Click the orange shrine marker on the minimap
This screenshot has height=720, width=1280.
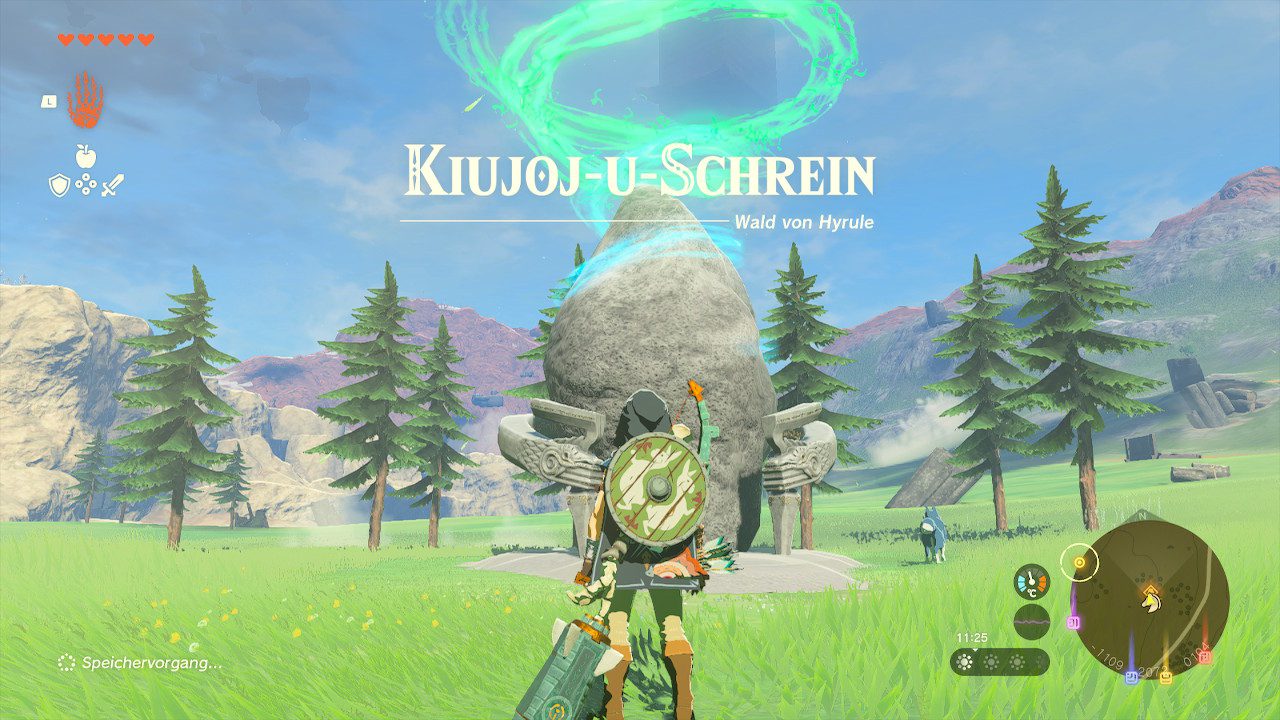1150,590
